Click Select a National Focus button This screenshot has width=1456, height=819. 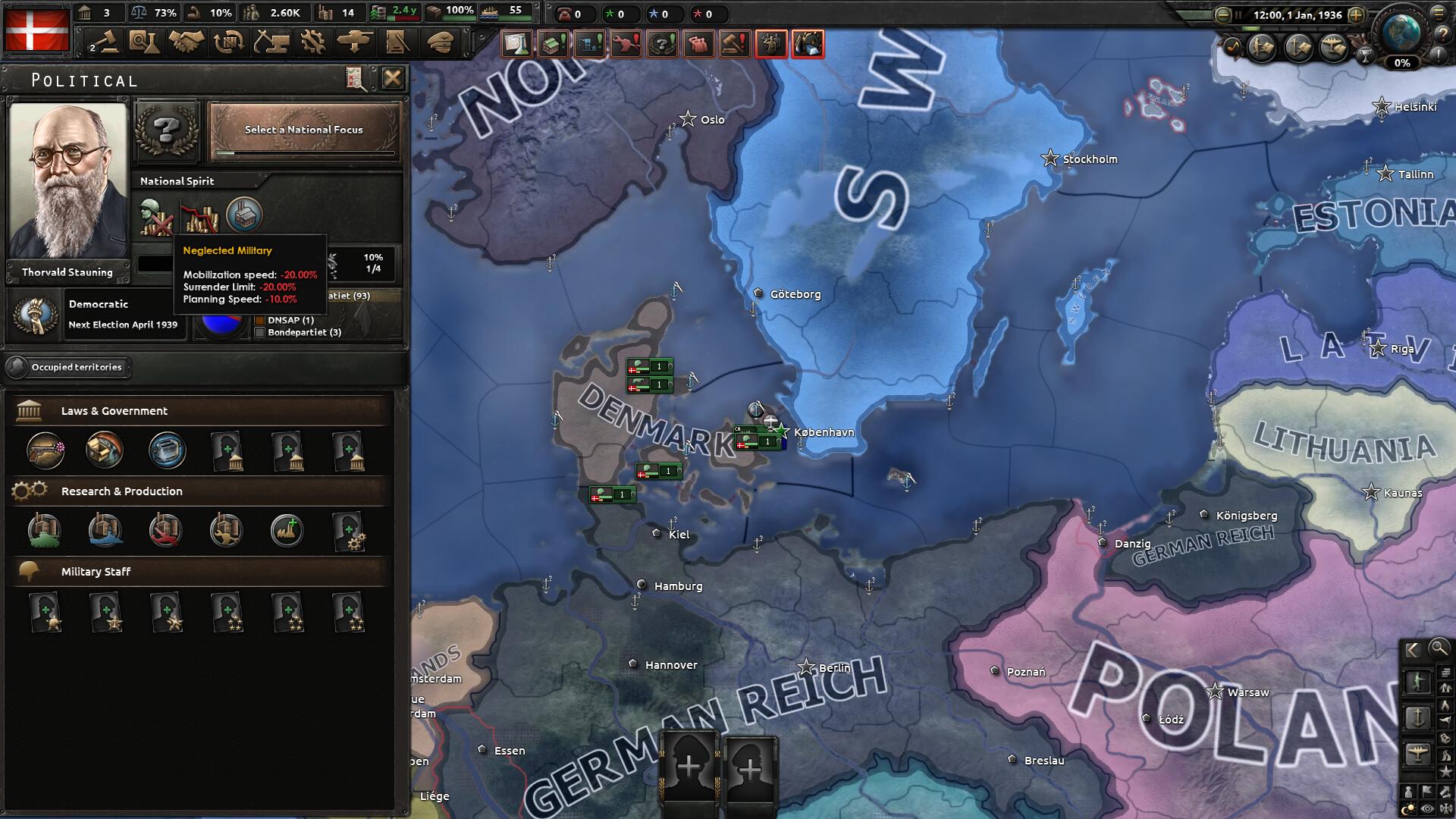[x=302, y=130]
